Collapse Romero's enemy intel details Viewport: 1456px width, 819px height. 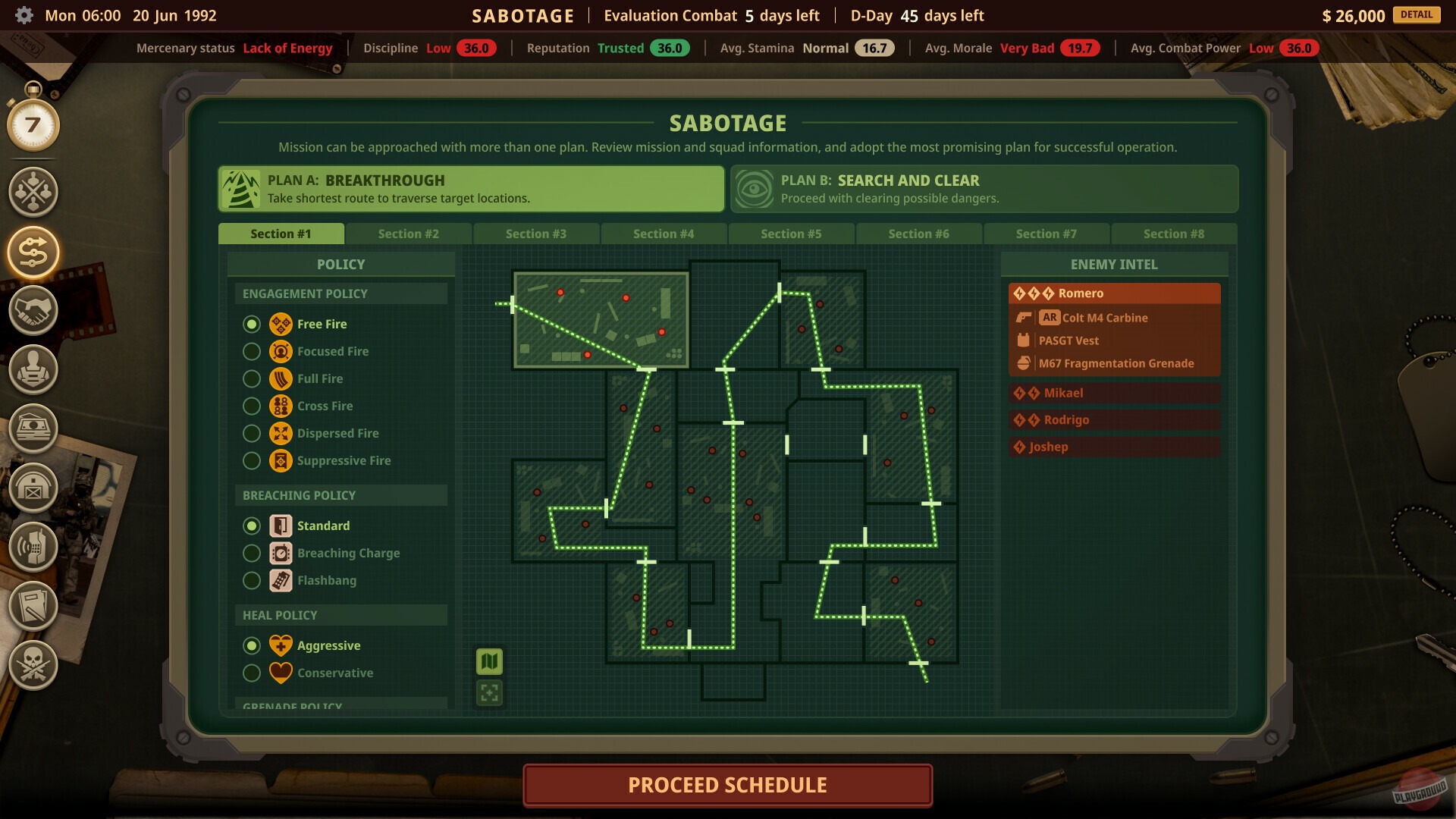pos(1114,293)
